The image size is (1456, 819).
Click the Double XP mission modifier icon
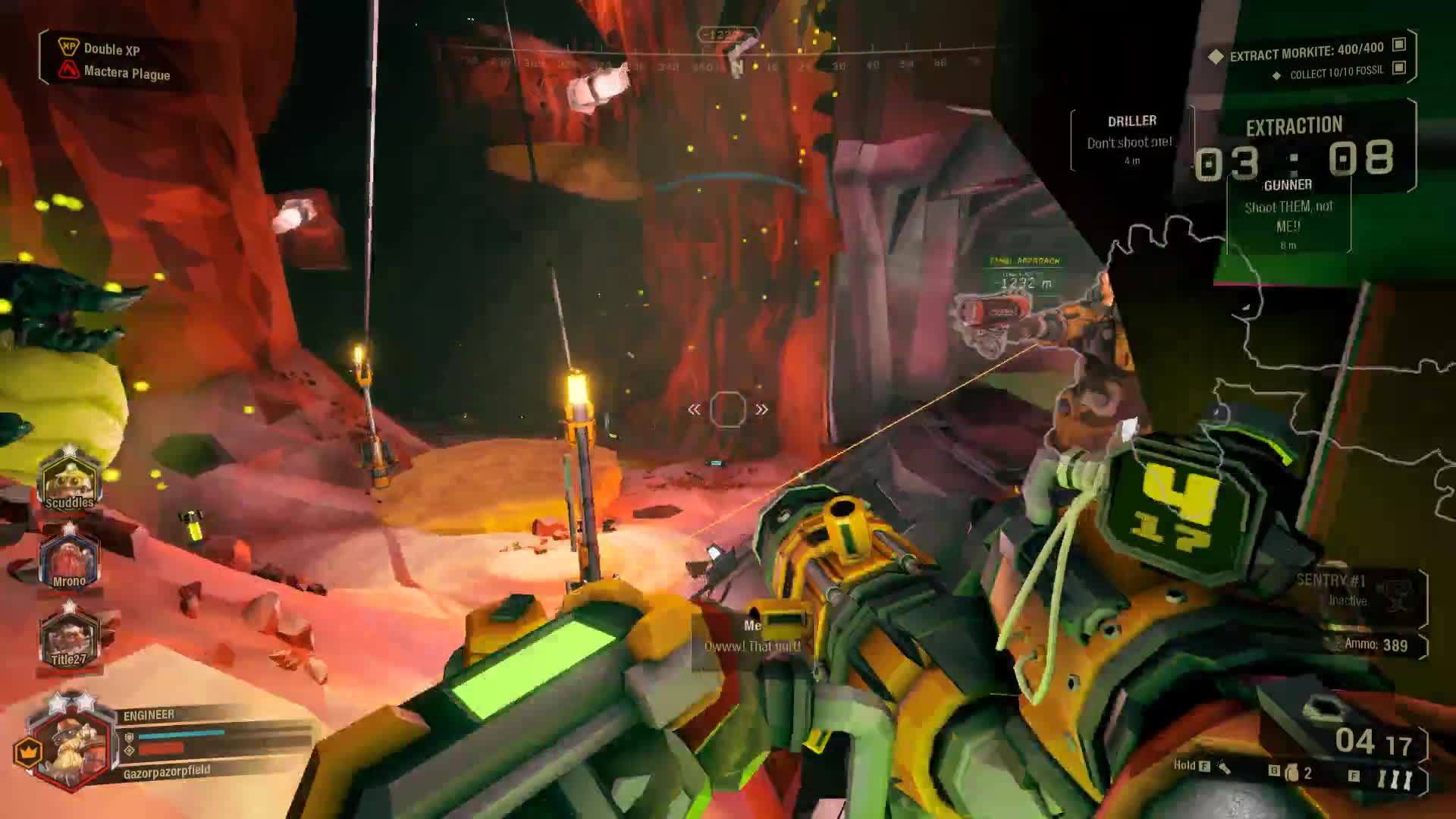click(69, 47)
